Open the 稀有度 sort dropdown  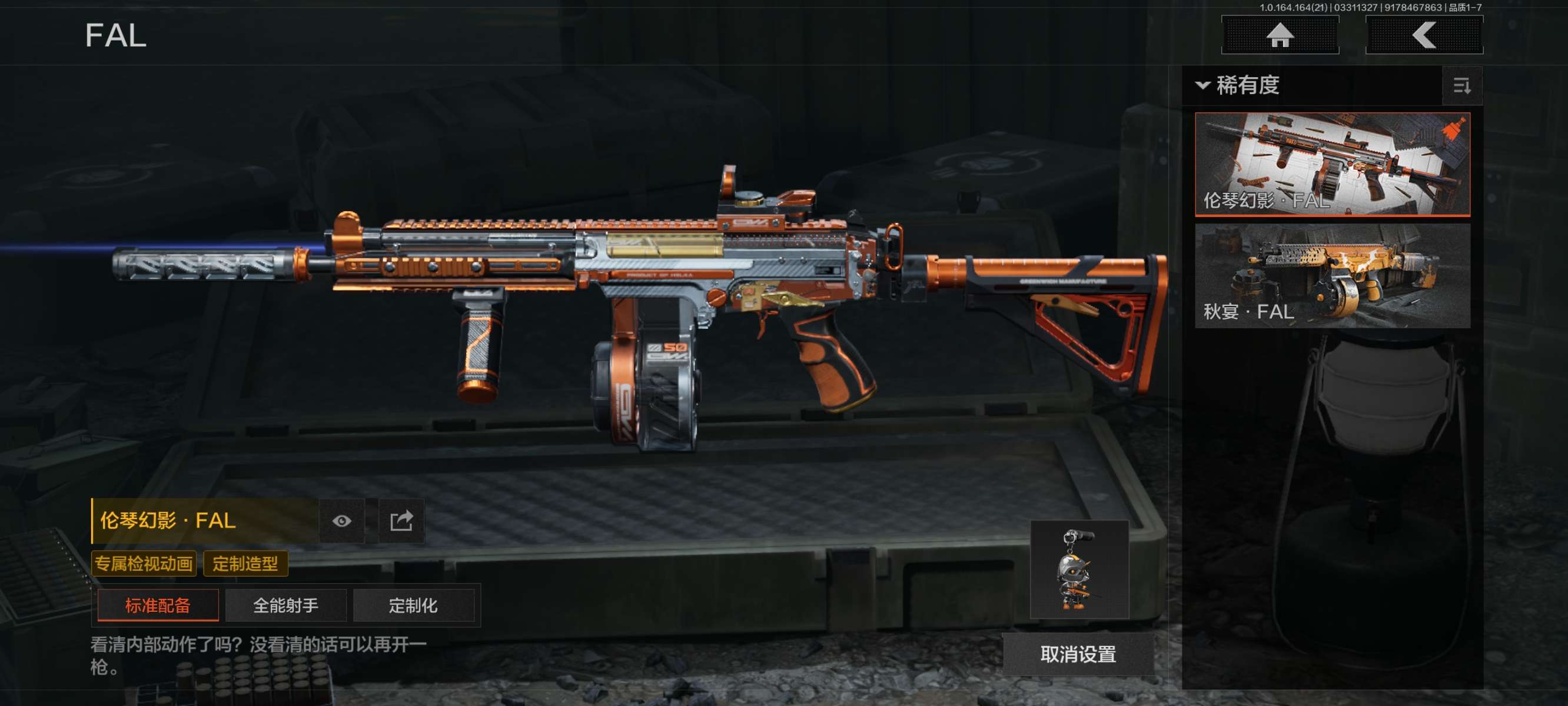1240,85
